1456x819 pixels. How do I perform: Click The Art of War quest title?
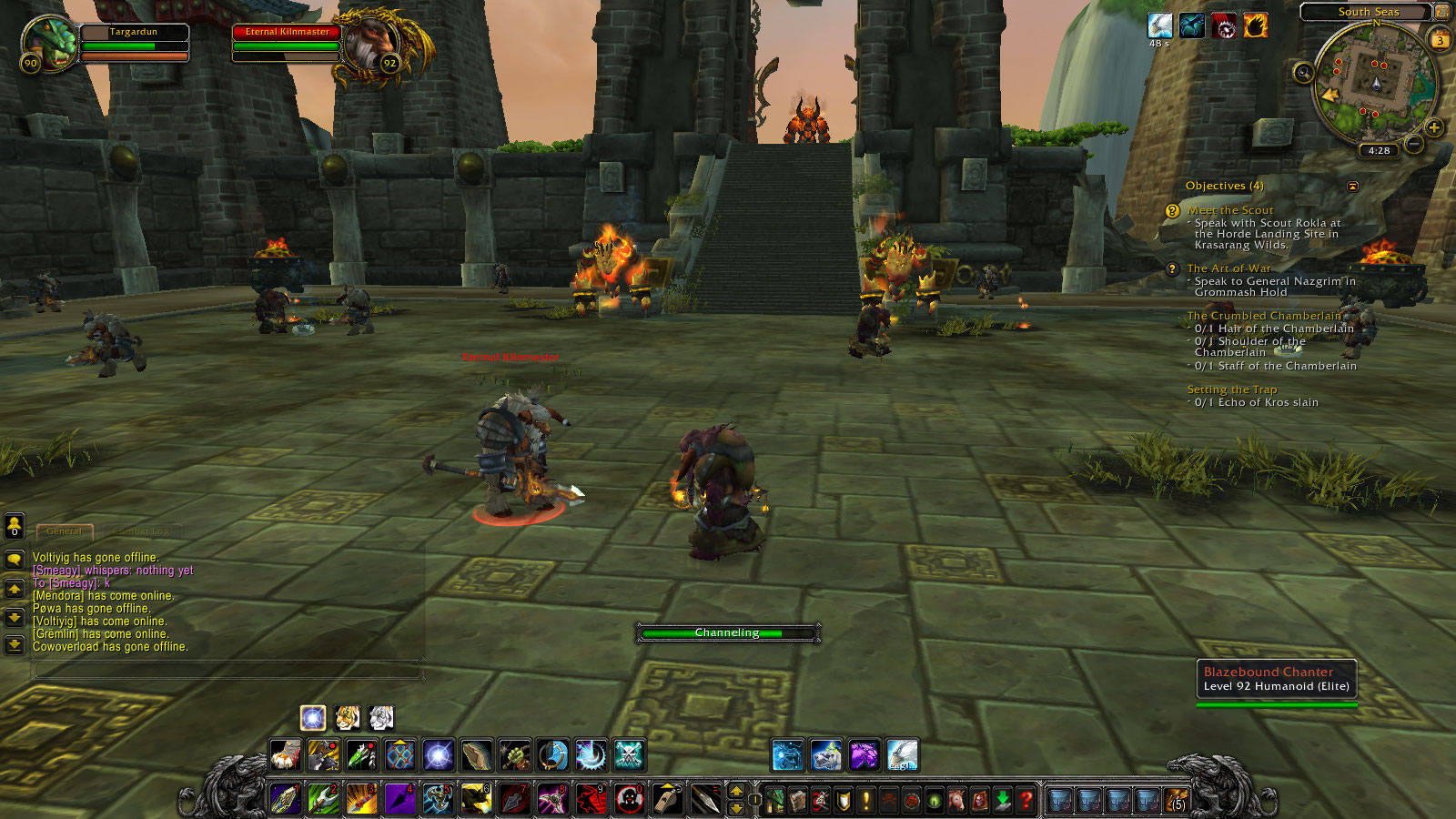tap(1229, 268)
